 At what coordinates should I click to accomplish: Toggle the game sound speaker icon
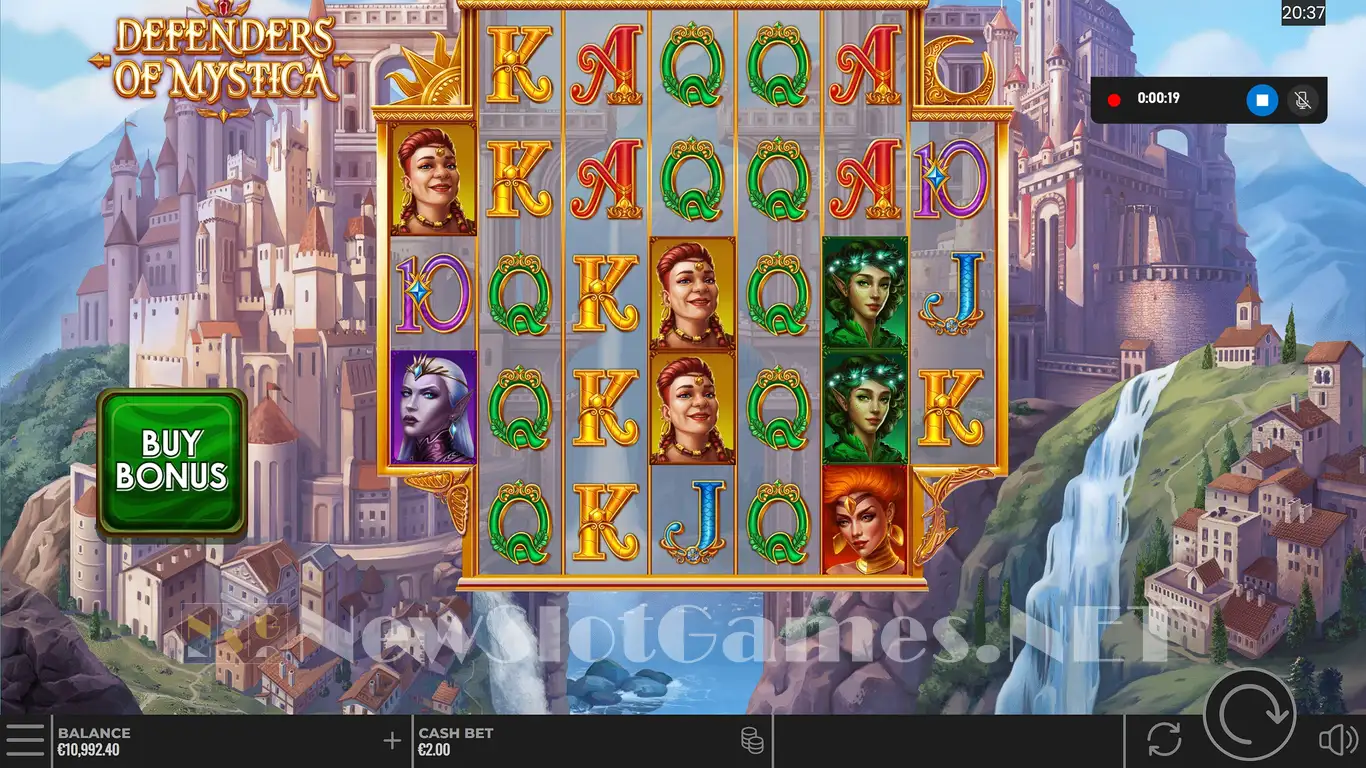point(1336,740)
